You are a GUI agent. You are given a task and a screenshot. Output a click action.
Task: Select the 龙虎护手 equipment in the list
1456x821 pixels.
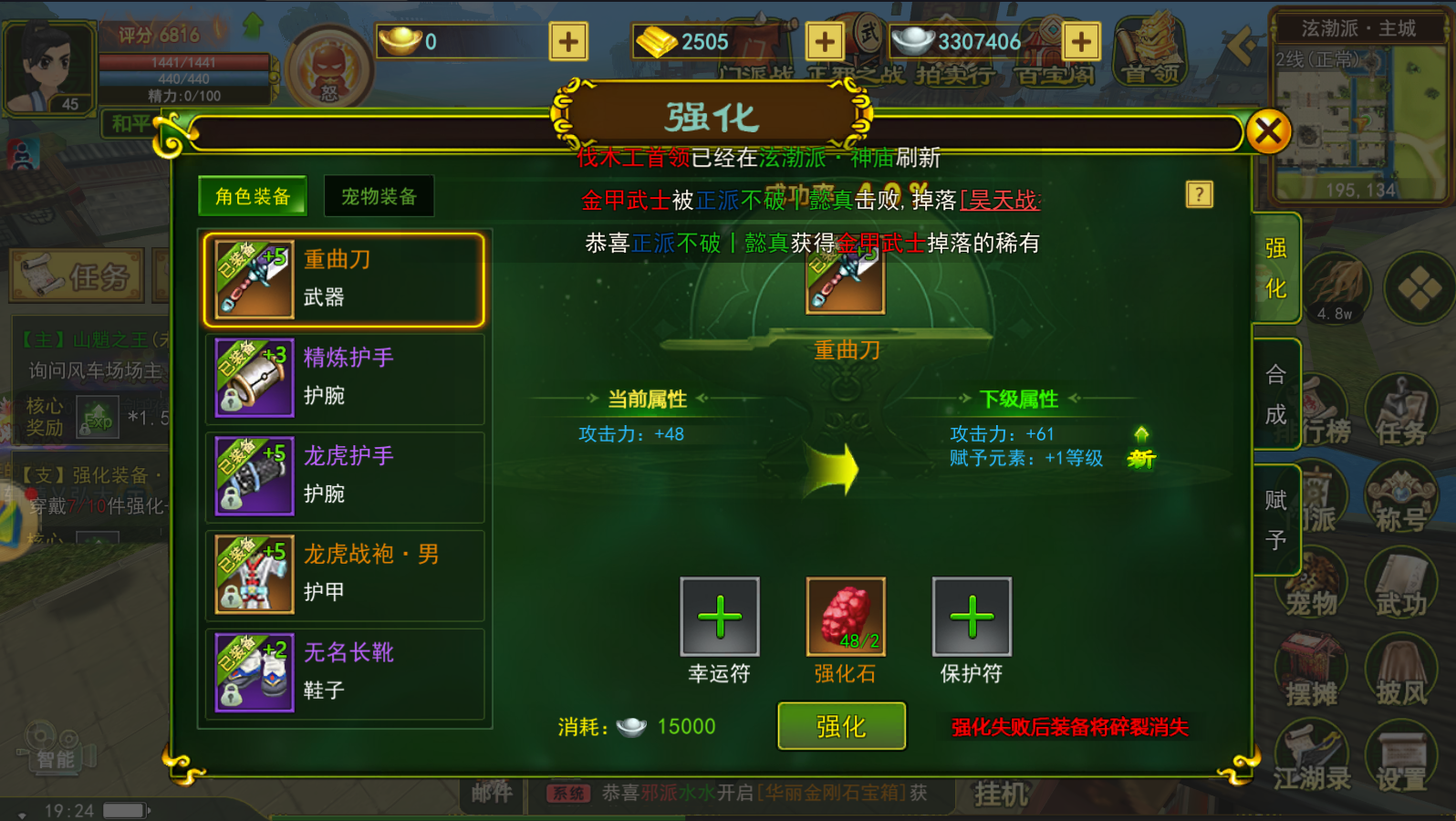pos(347,474)
